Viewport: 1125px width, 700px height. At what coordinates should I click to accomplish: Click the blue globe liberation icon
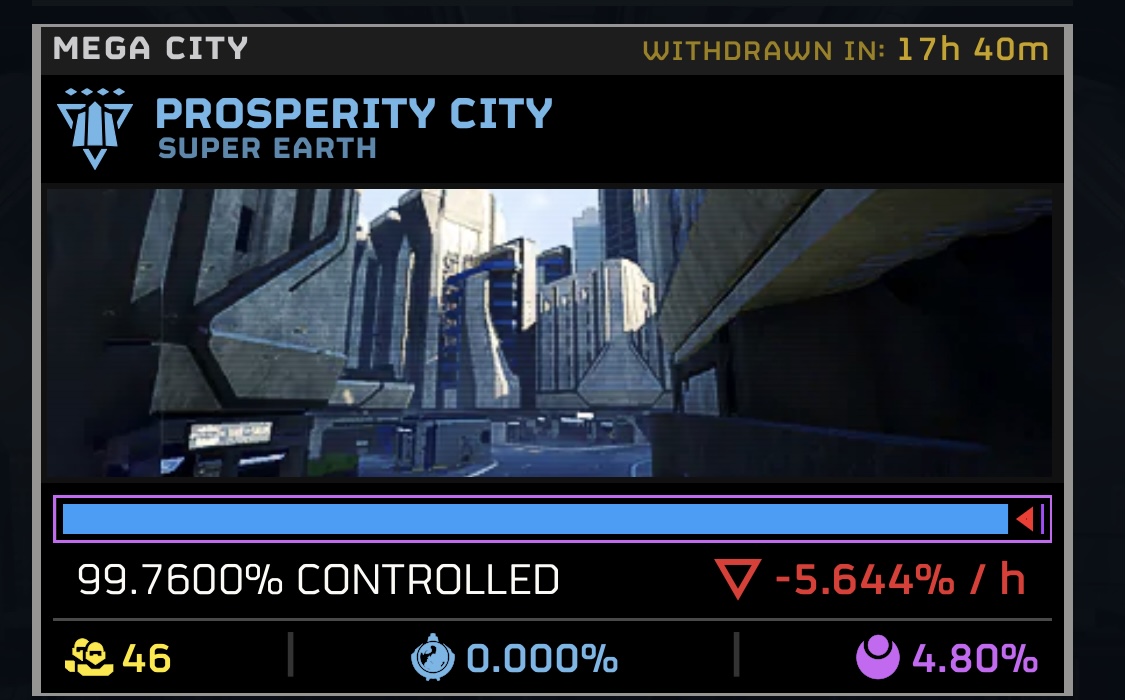[434, 658]
